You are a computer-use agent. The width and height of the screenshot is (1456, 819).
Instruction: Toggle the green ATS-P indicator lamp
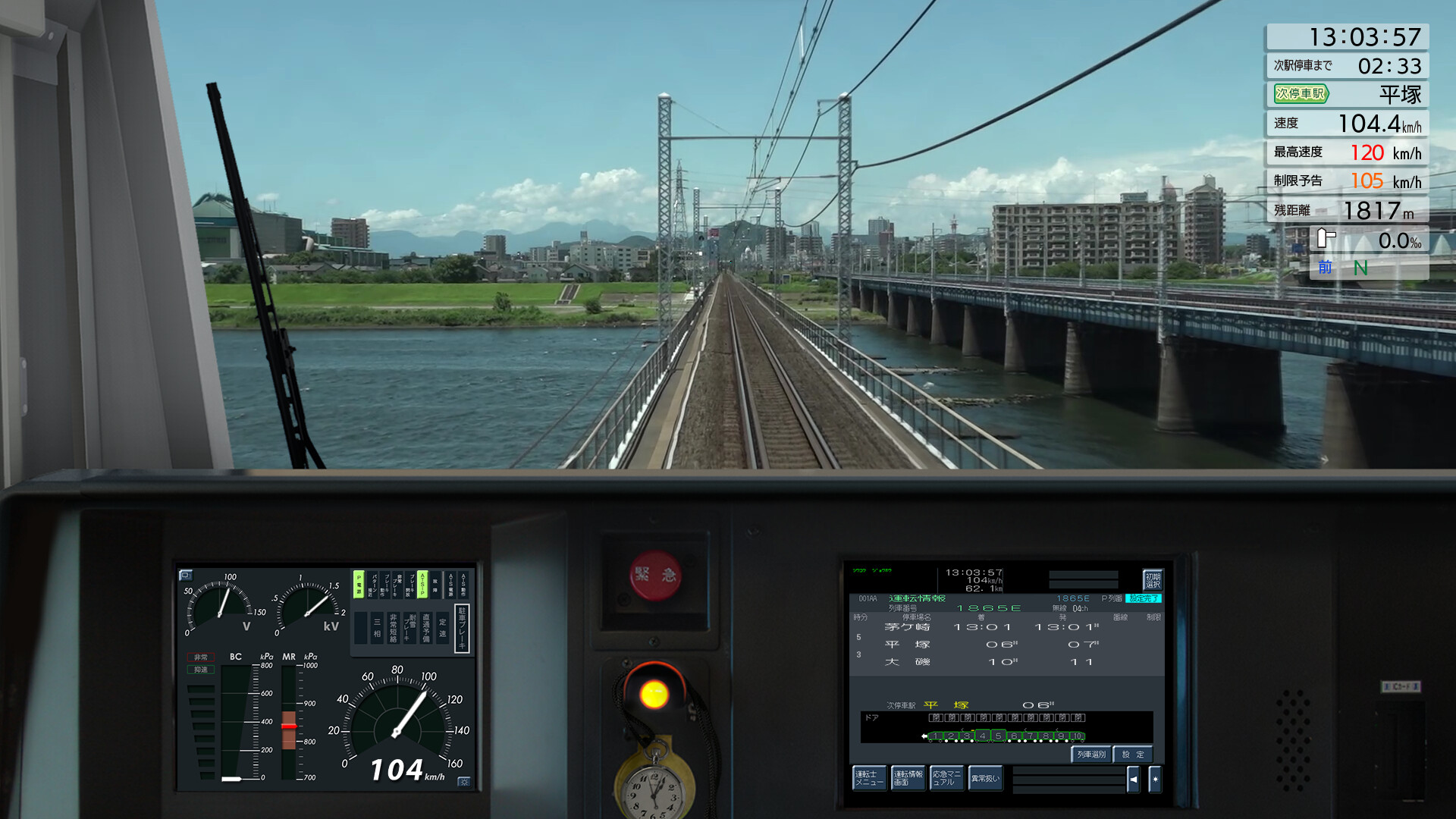422,586
